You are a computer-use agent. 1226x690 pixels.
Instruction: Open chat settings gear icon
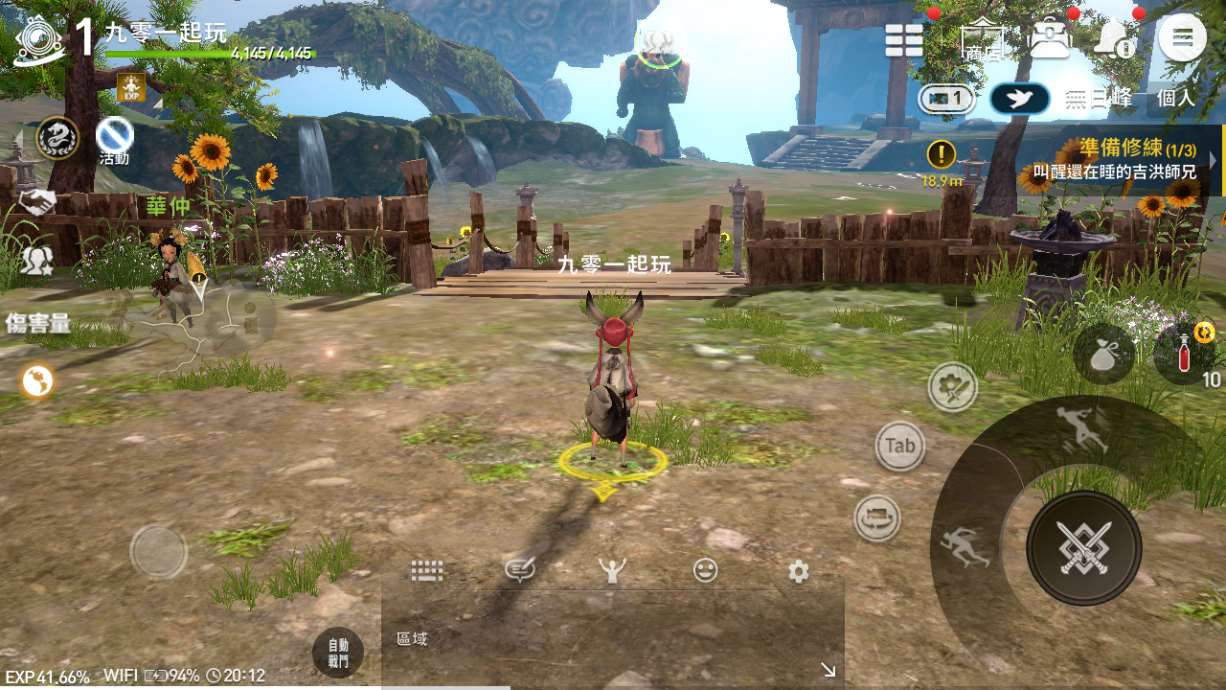point(798,571)
